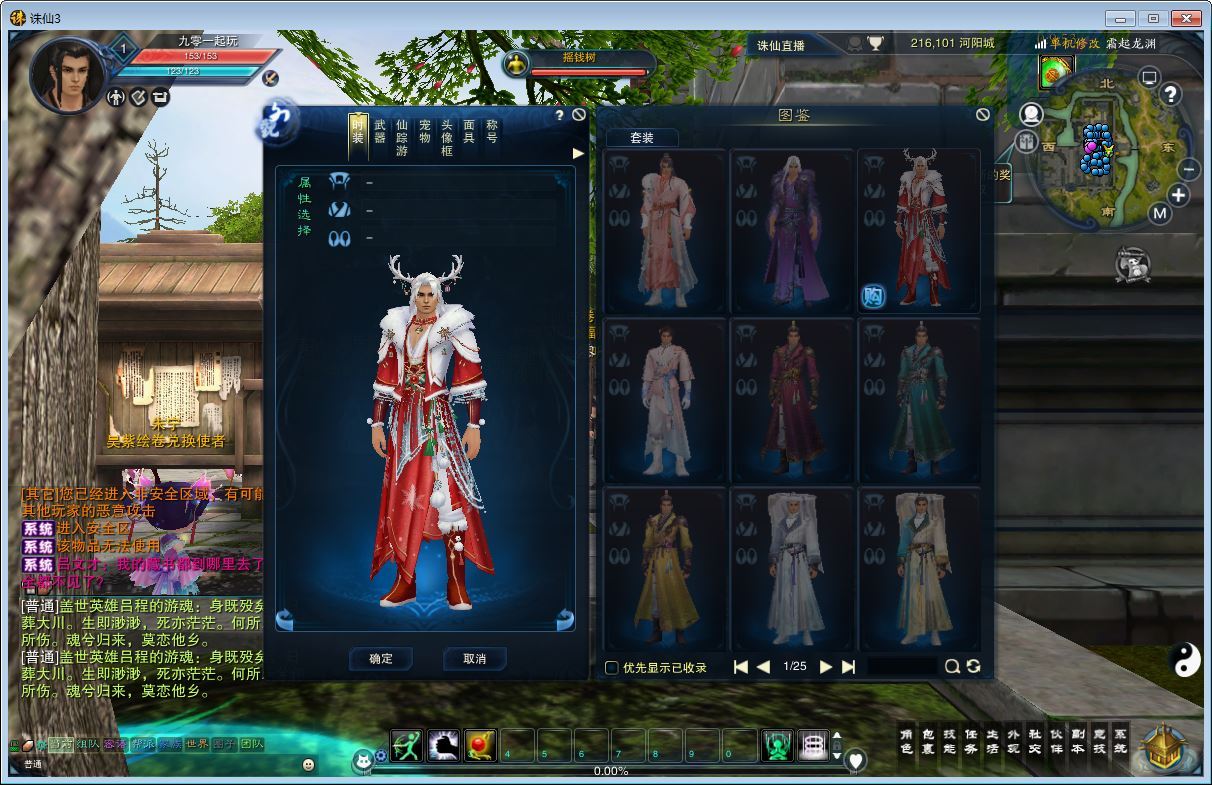The height and width of the screenshot is (785, 1212).
Task: Open the 系统 system menu
Action: pyautogui.click(x=1120, y=741)
